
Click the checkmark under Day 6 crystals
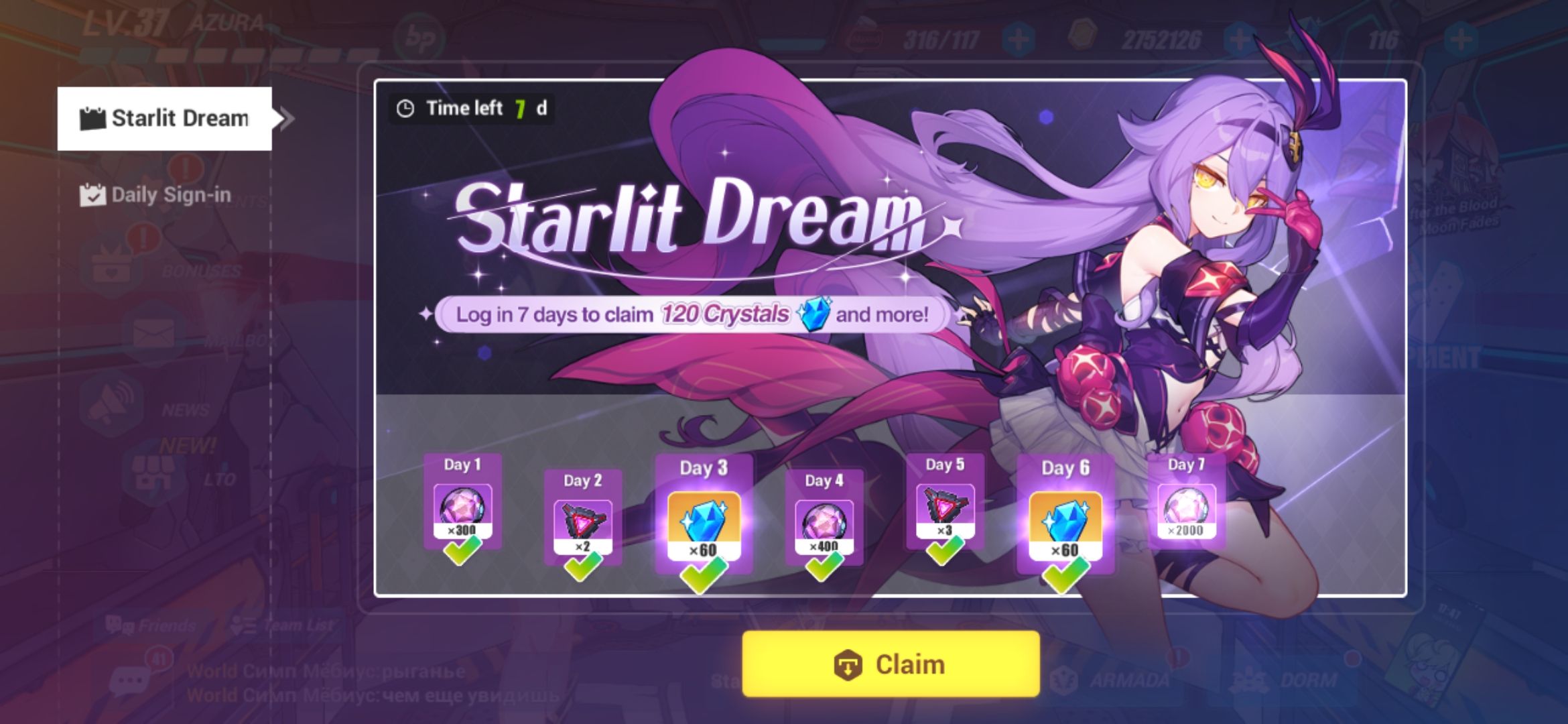tap(1066, 575)
